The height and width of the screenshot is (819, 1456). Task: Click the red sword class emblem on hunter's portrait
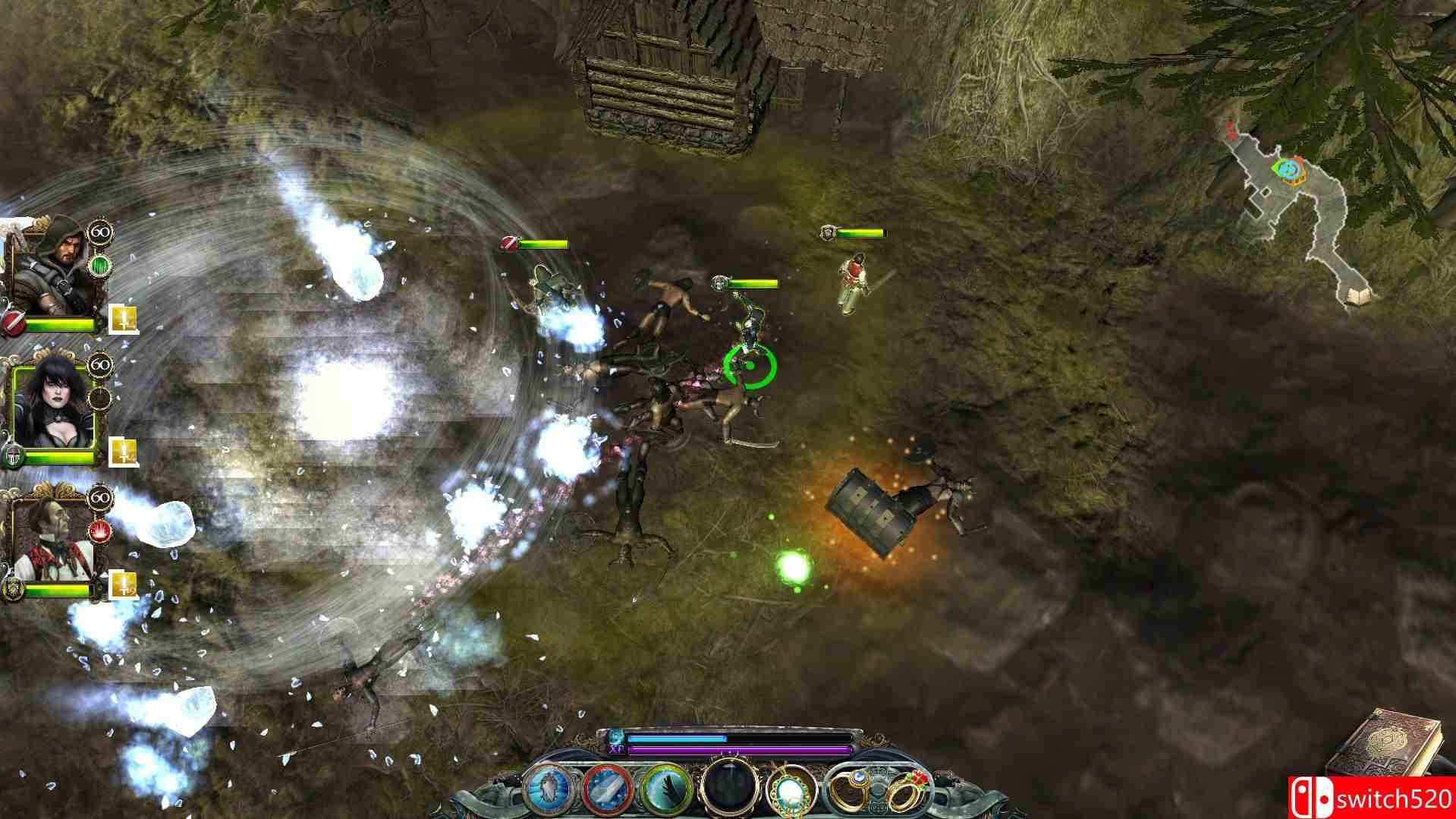click(12, 322)
